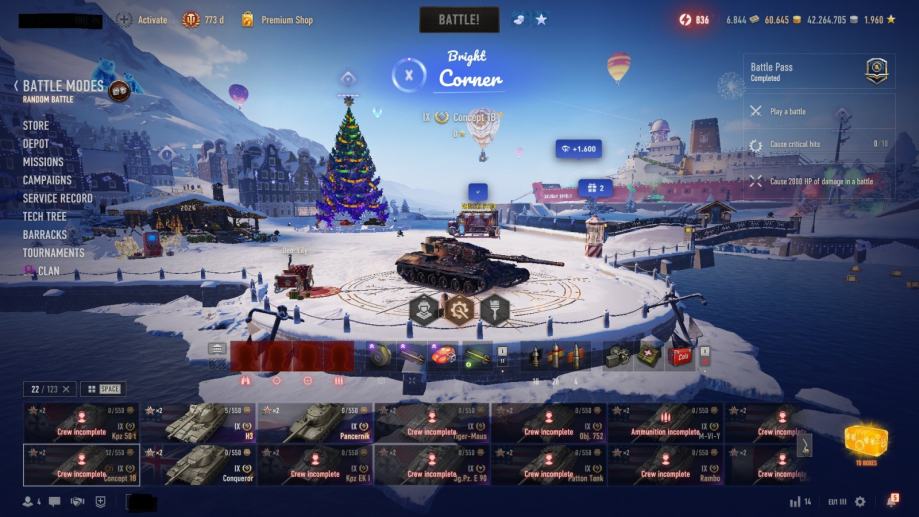This screenshot has width=919, height=517.
Task: Start a match with the BATTLE! button
Action: [459, 19]
